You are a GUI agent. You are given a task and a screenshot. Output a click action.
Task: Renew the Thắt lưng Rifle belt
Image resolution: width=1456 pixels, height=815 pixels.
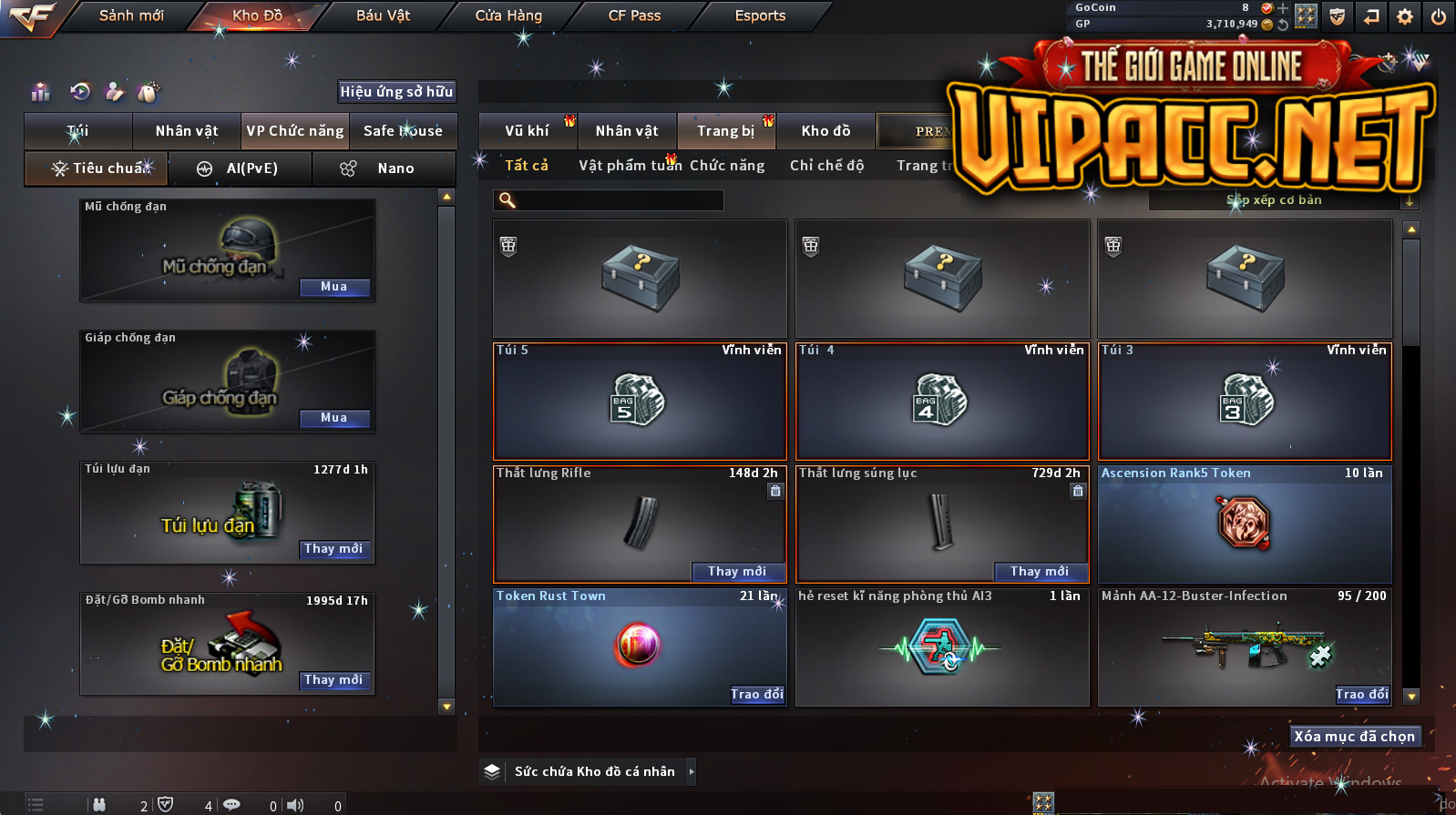pyautogui.click(x=737, y=571)
